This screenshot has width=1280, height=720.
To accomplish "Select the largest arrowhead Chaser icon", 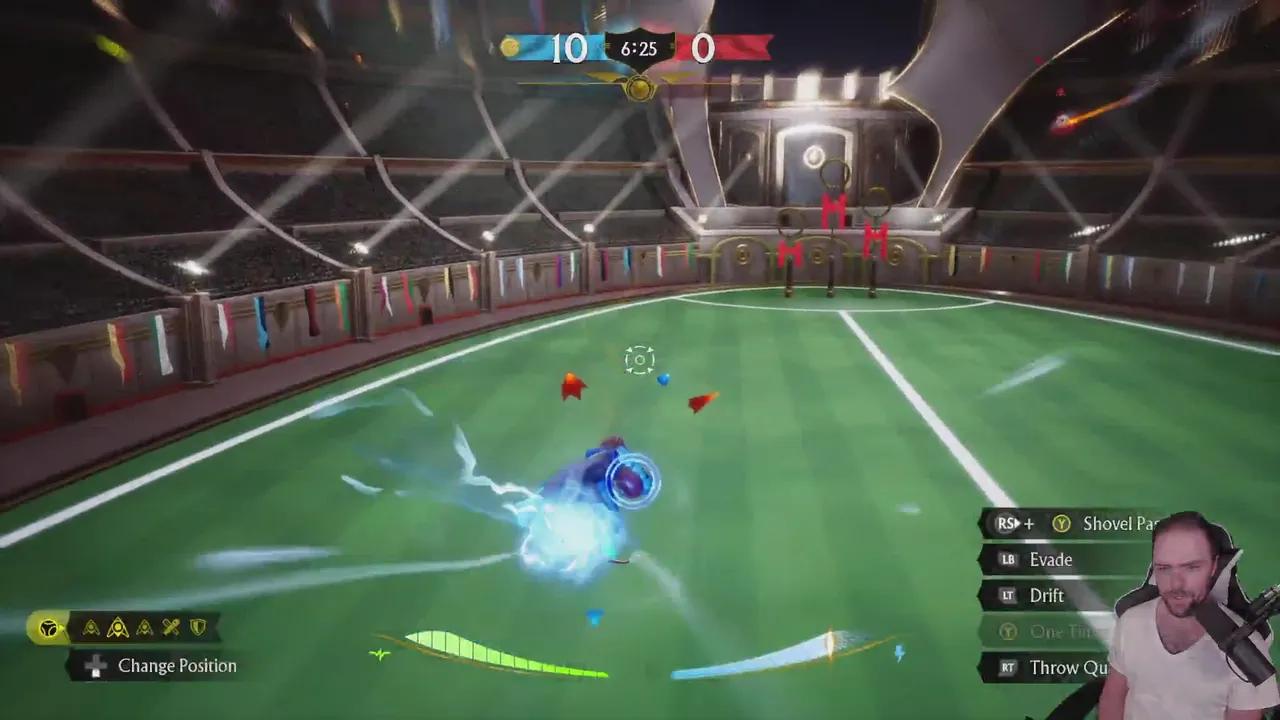I will coord(118,628).
